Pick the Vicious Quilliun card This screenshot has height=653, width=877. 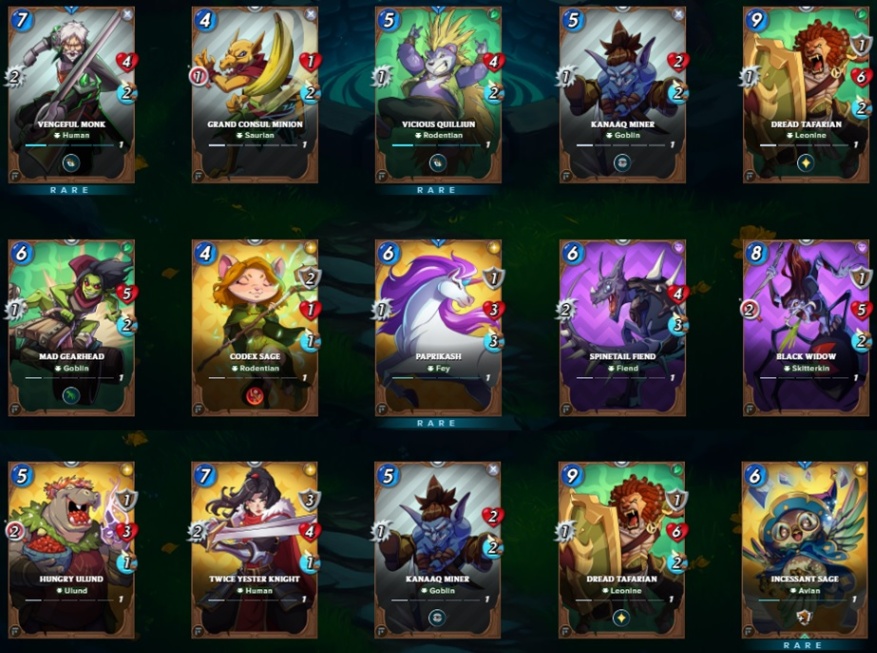[437, 95]
